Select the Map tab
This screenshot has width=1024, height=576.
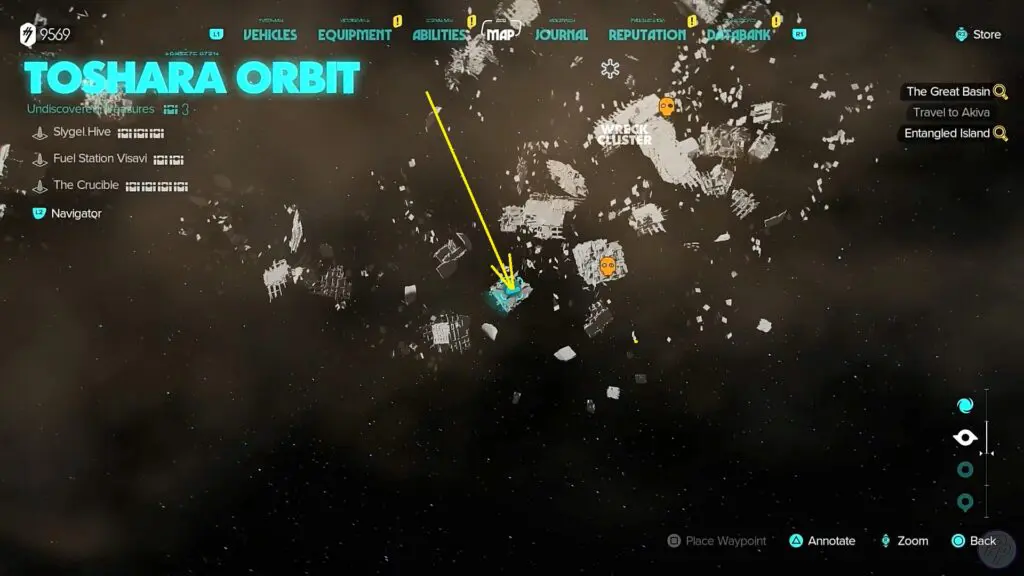pyautogui.click(x=501, y=34)
